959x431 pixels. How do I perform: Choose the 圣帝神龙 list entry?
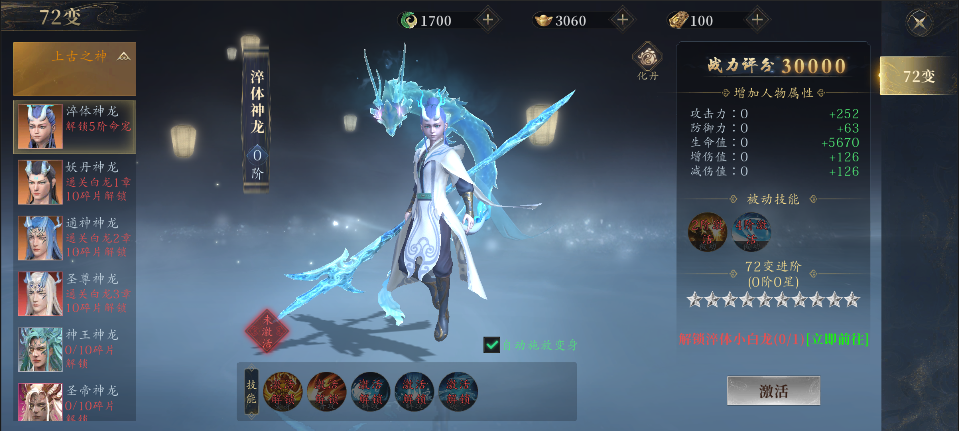(75, 402)
